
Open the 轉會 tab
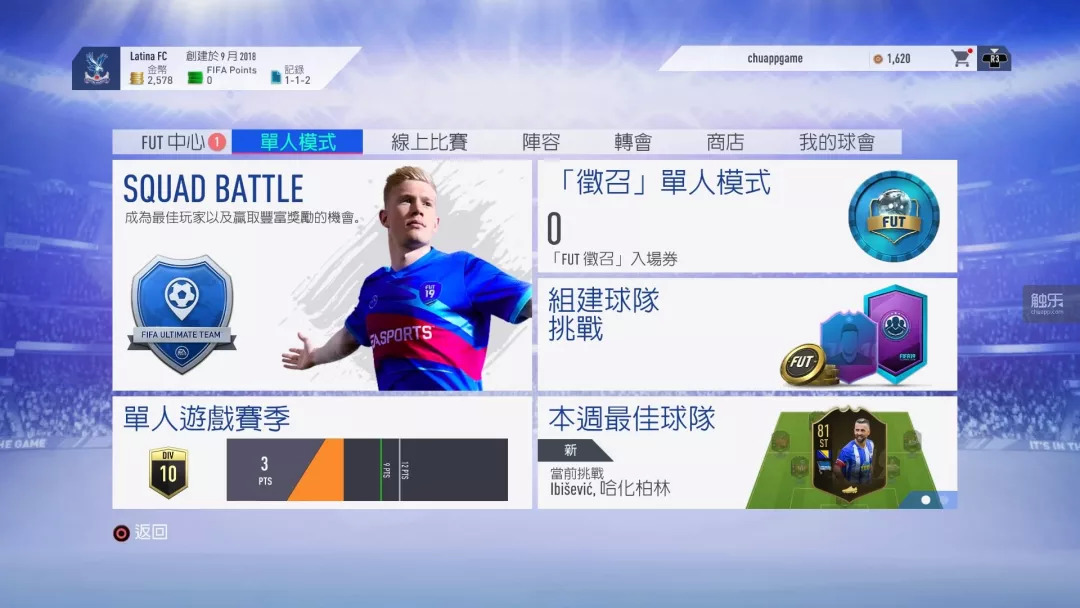tap(633, 142)
